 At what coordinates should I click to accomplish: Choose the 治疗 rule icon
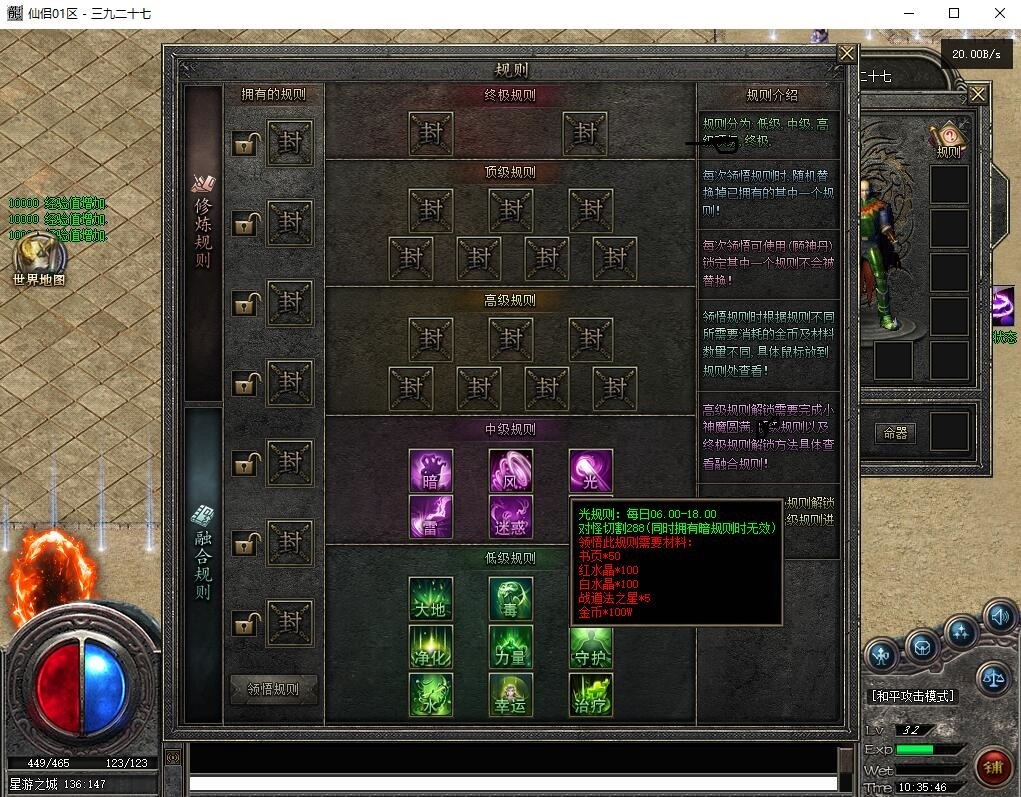point(590,694)
